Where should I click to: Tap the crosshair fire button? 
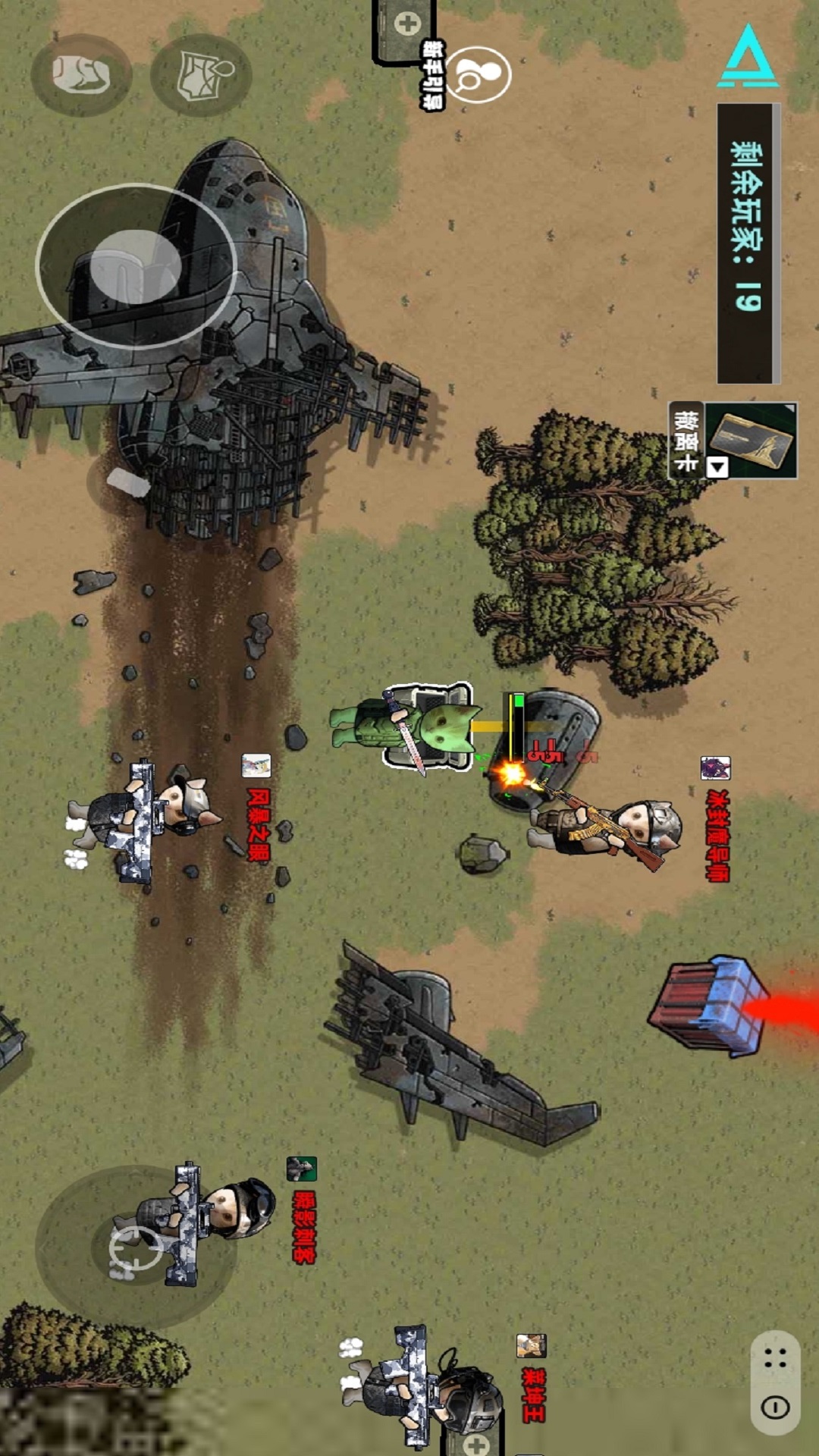[136, 1248]
